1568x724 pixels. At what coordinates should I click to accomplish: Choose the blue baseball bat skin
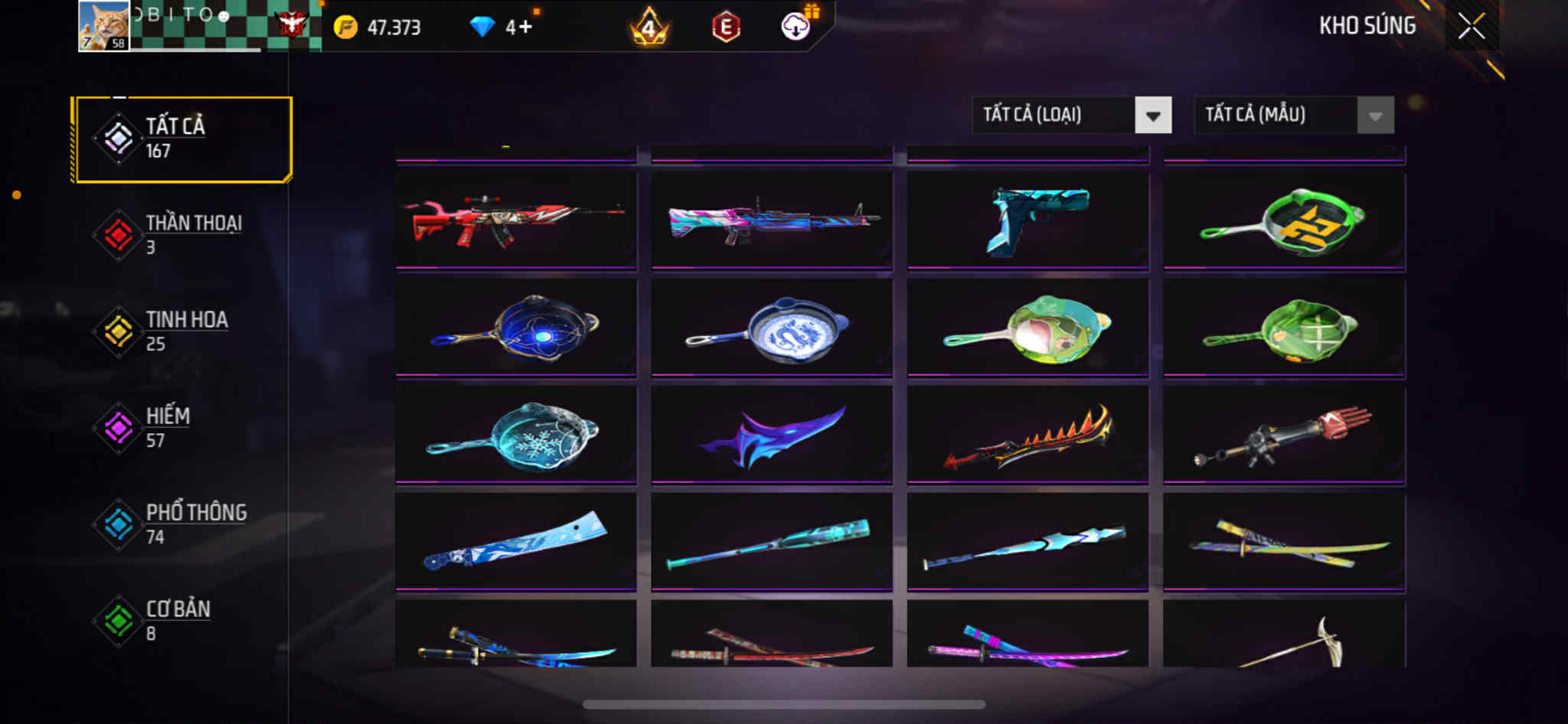[x=772, y=542]
